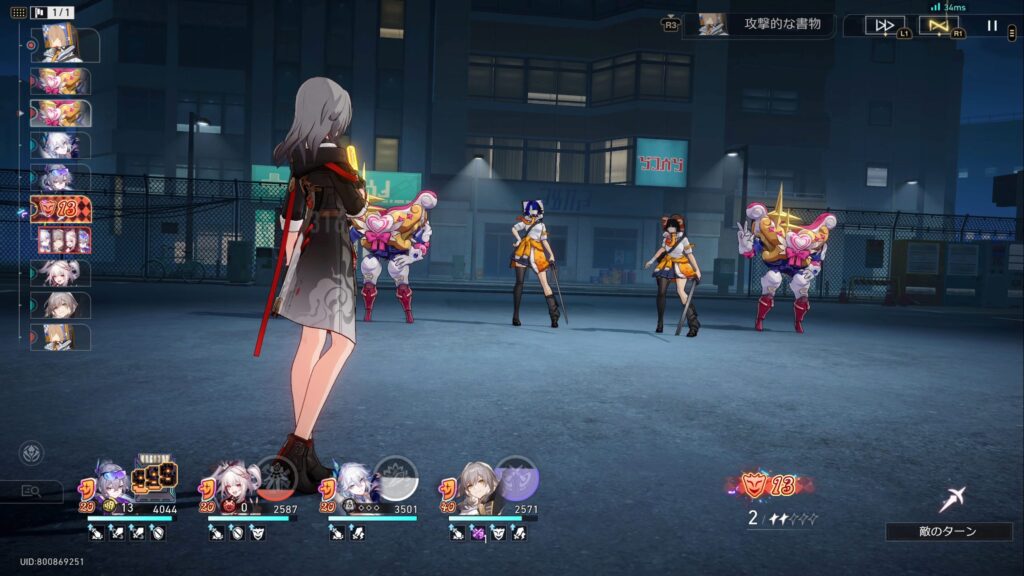Select the pink-haired character's party portrait
Screen dimensions: 1024x576
tap(231, 481)
